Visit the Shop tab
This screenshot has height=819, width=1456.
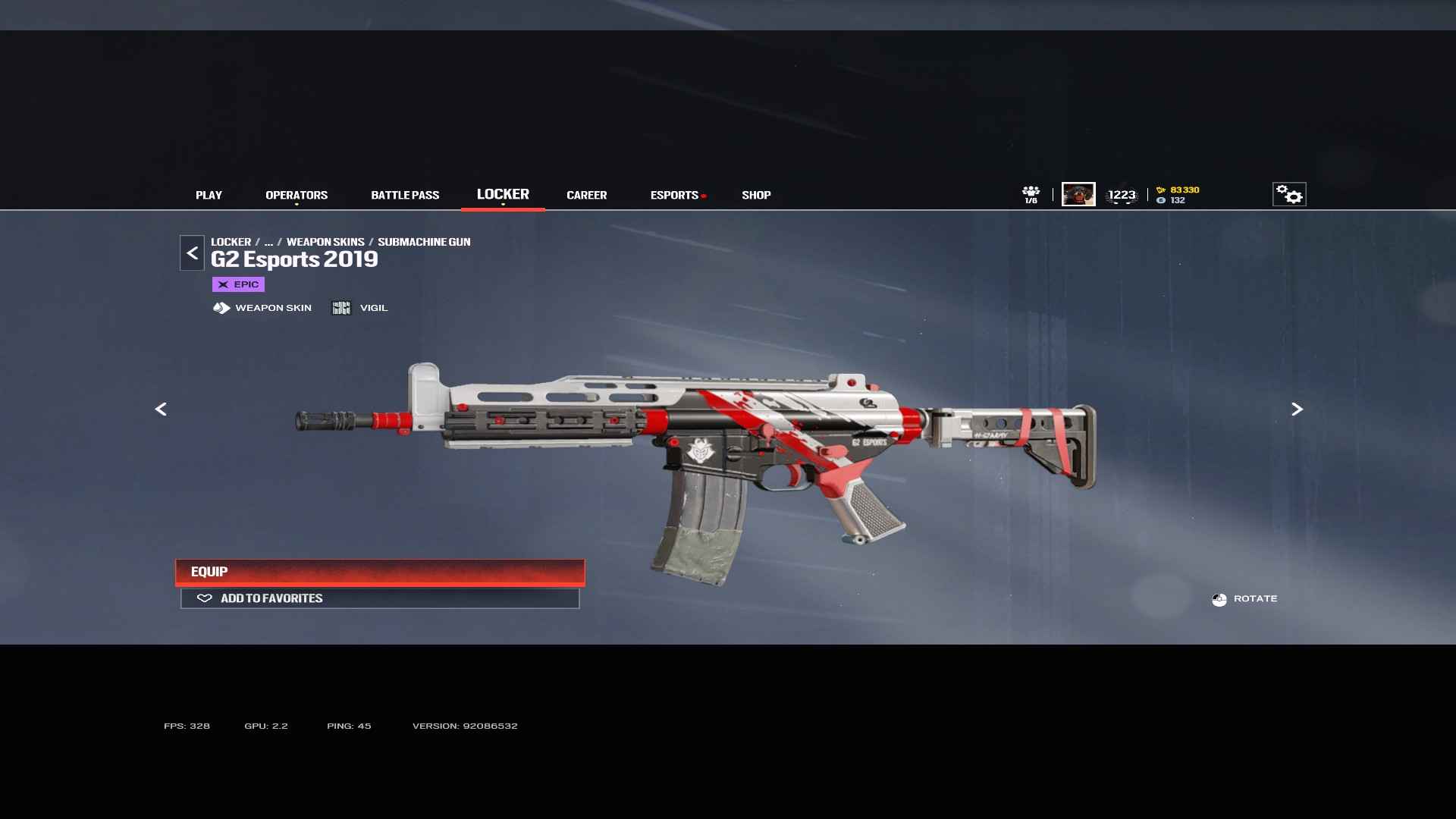756,195
